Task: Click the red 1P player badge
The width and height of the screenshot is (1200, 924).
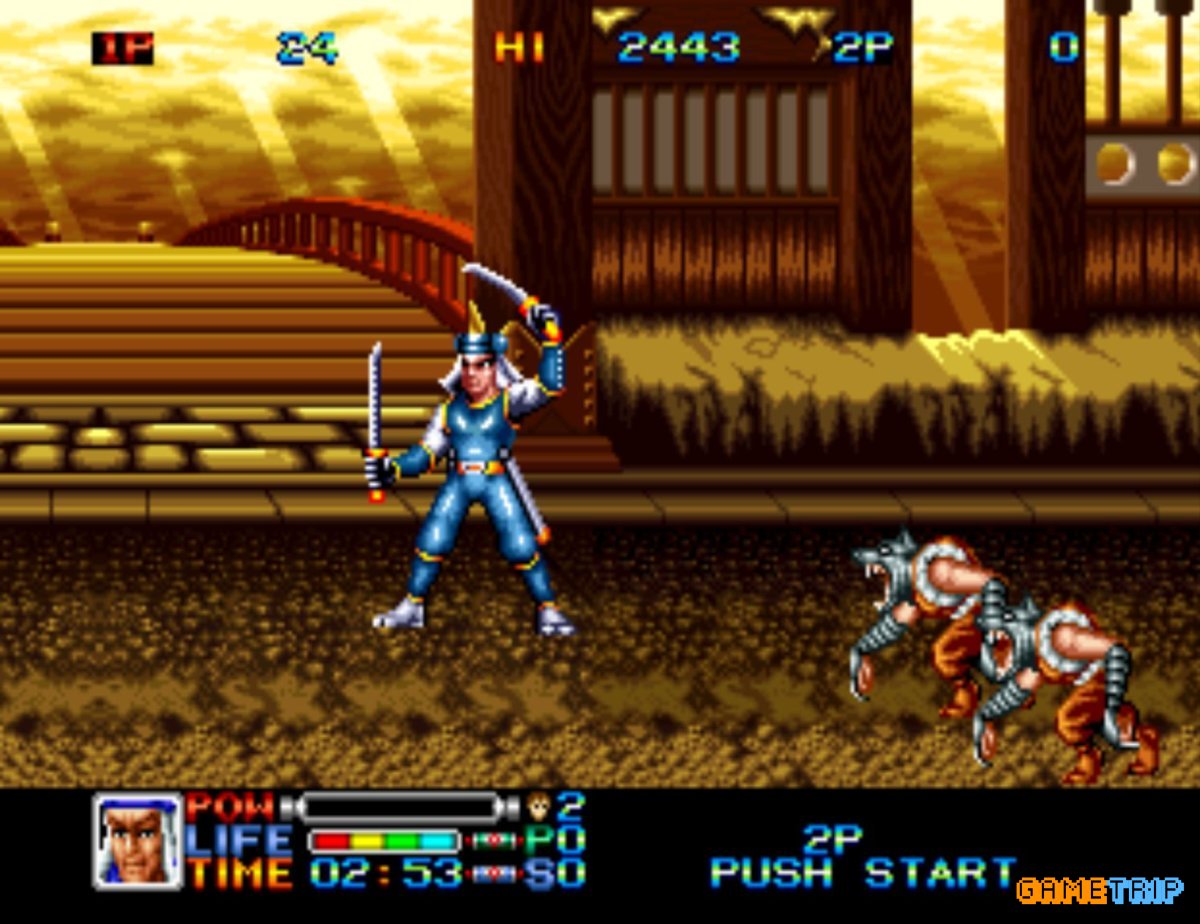Action: pos(122,48)
